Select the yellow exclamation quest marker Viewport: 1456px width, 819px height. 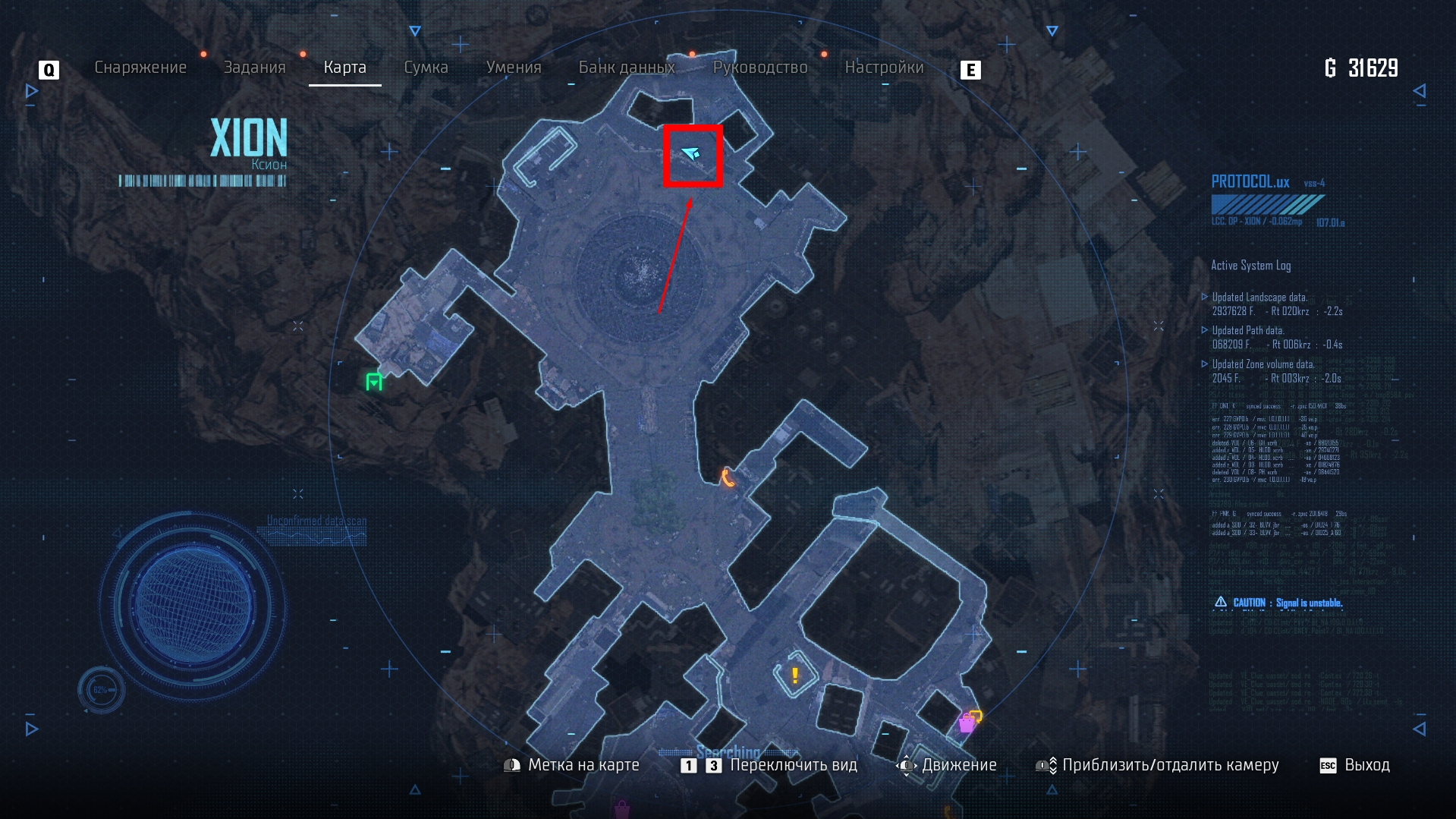[794, 675]
